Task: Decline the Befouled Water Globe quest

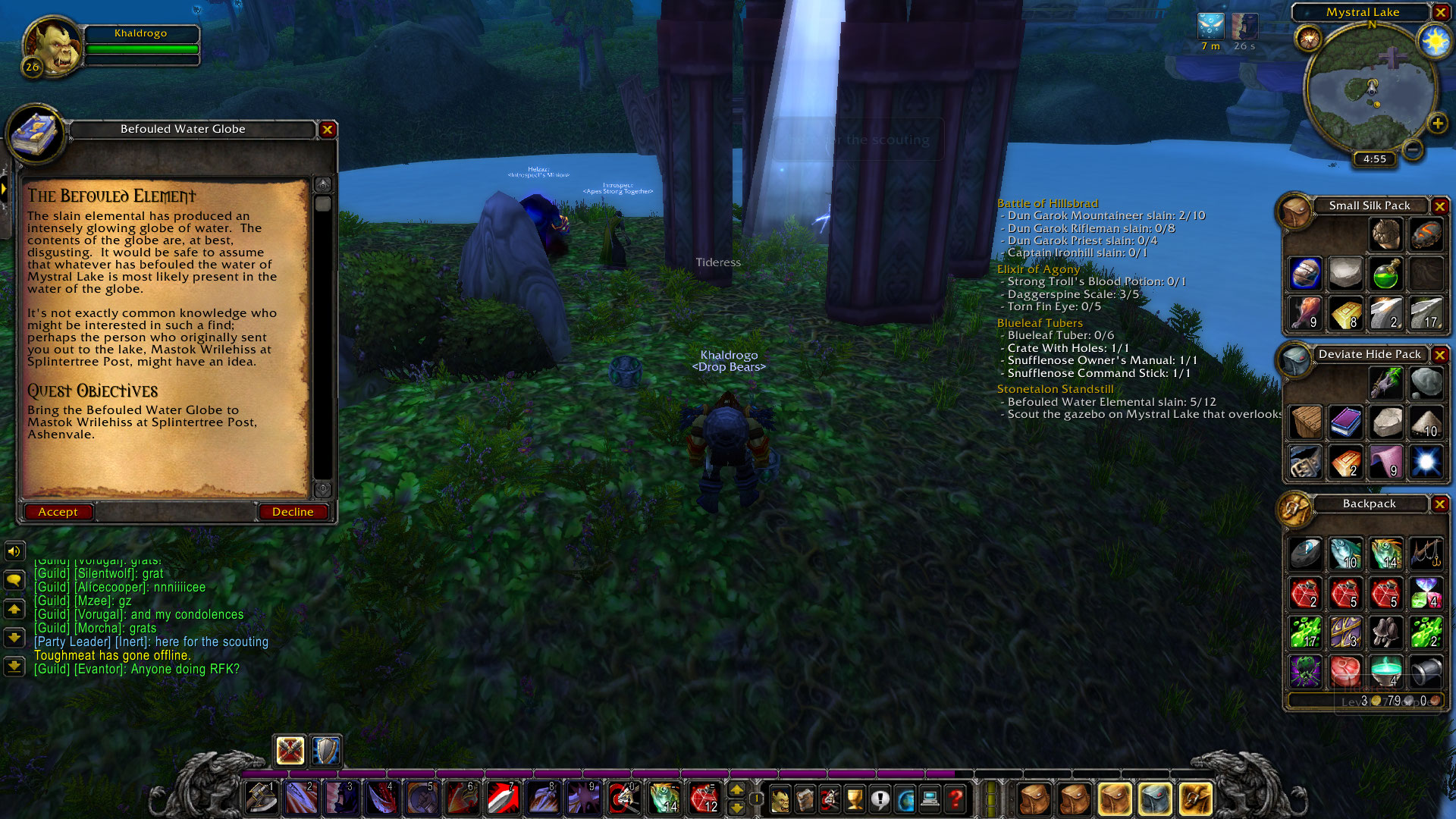Action: [x=293, y=511]
